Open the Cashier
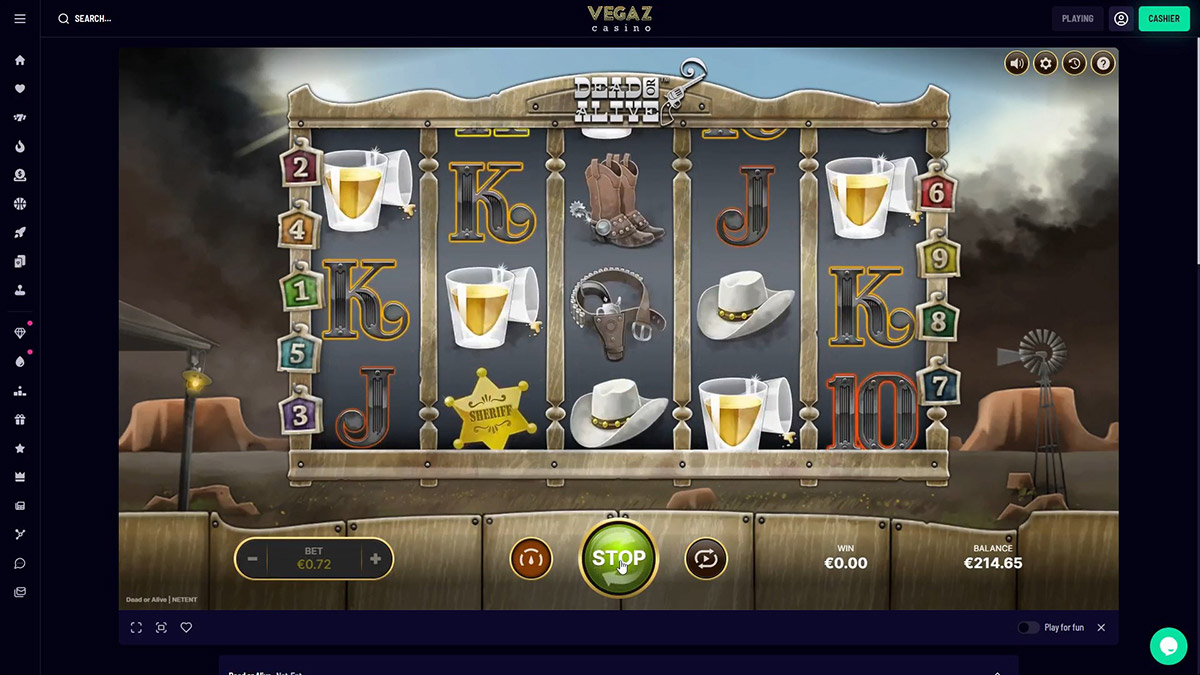The height and width of the screenshot is (675, 1200). [1163, 18]
